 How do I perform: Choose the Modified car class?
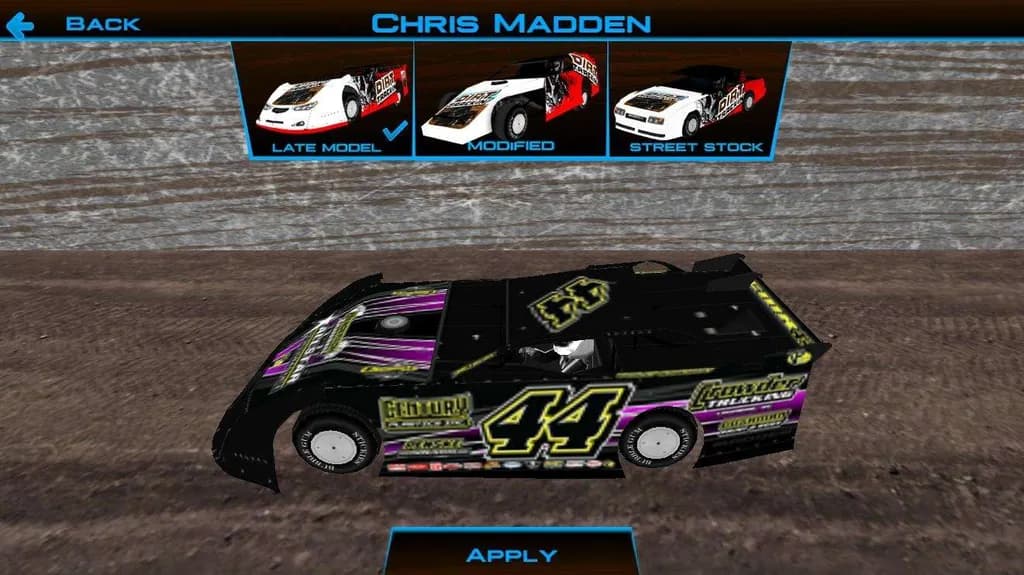tap(510, 100)
